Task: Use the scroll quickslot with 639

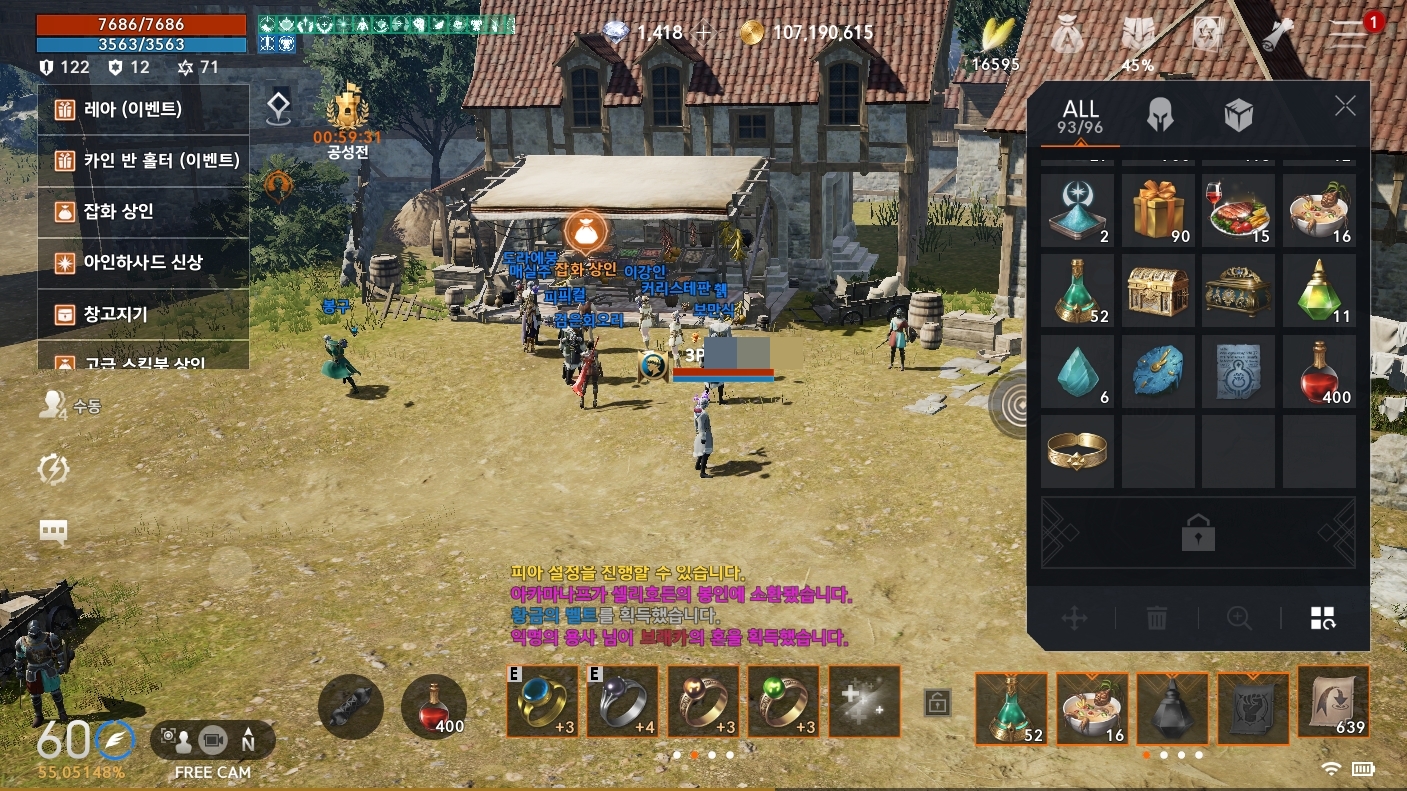Action: click(x=1333, y=701)
